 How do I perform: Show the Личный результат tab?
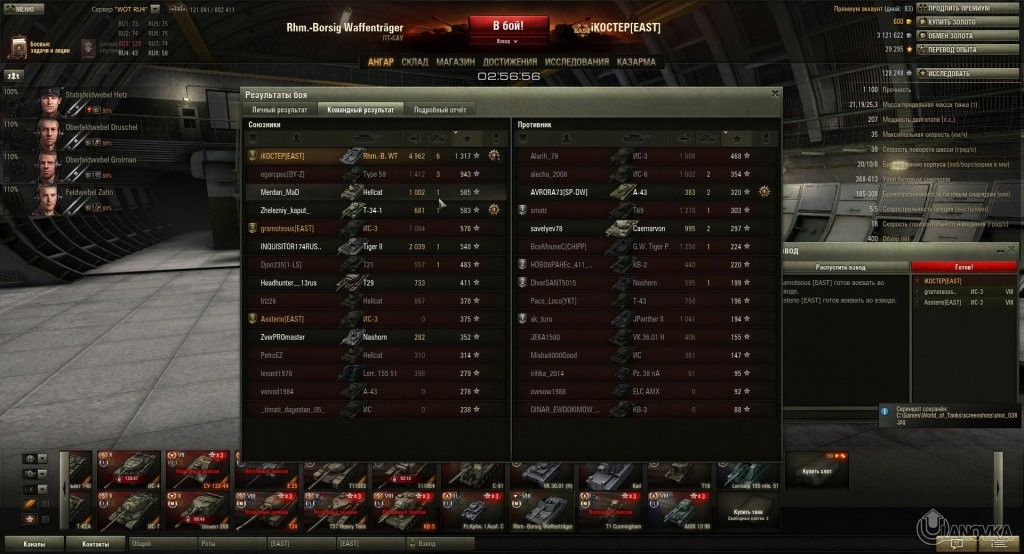279,109
